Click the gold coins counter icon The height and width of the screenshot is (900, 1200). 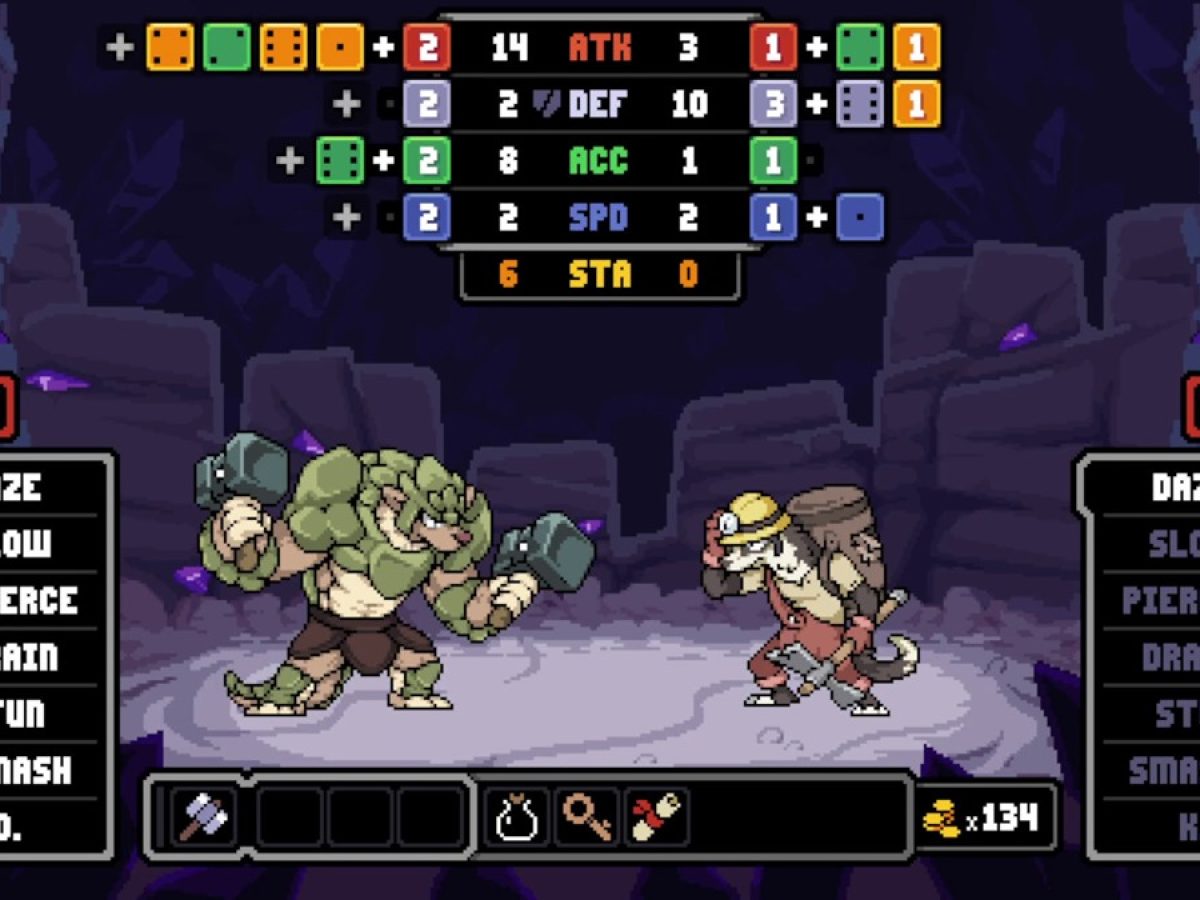(940, 819)
